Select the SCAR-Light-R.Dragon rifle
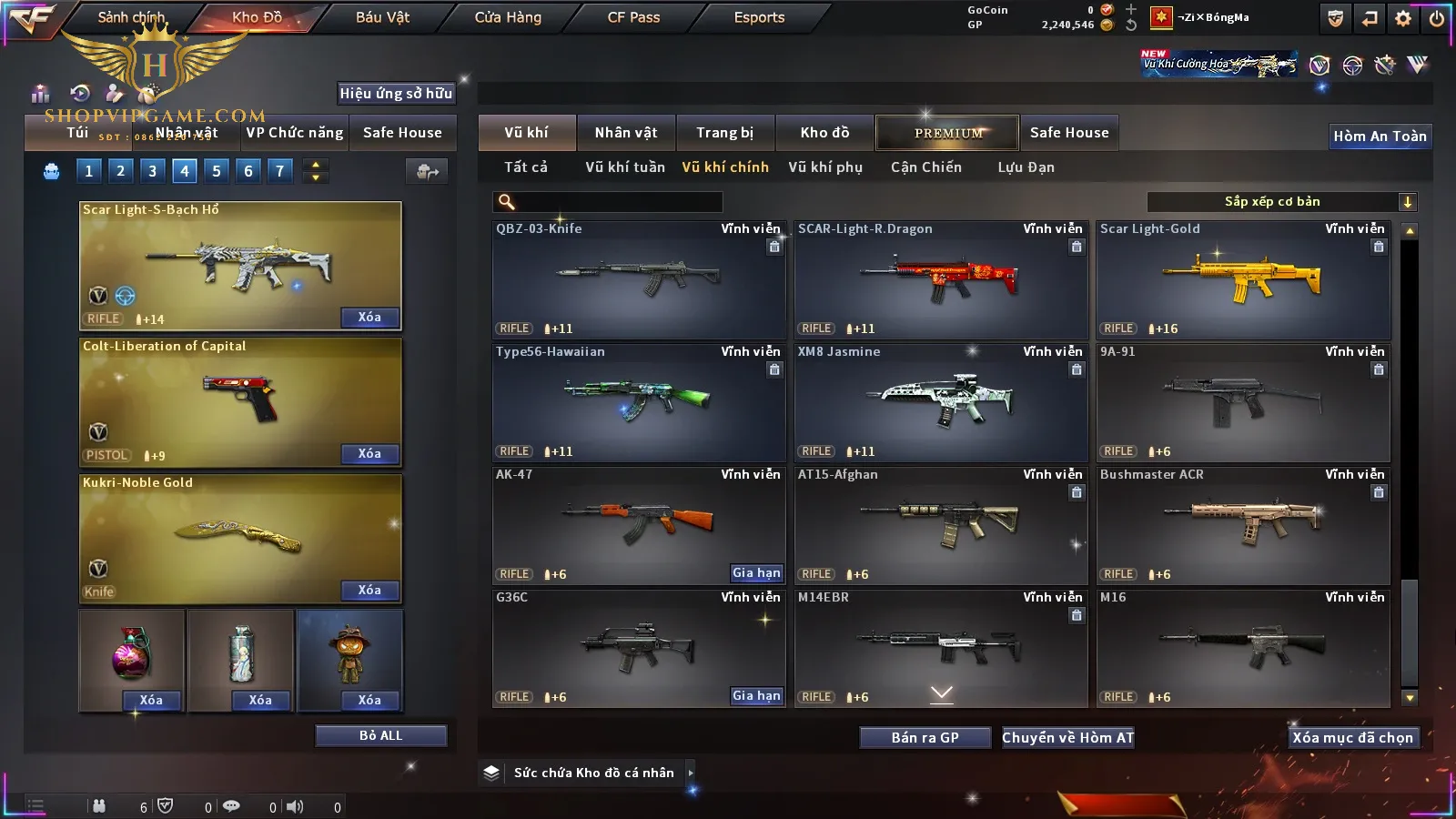Image resolution: width=1456 pixels, height=819 pixels. 941,280
